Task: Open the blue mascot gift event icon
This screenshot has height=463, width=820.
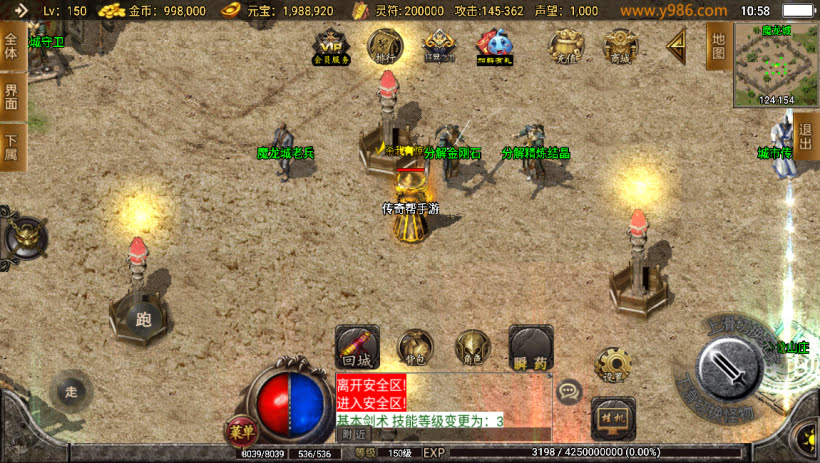Action: 493,46
